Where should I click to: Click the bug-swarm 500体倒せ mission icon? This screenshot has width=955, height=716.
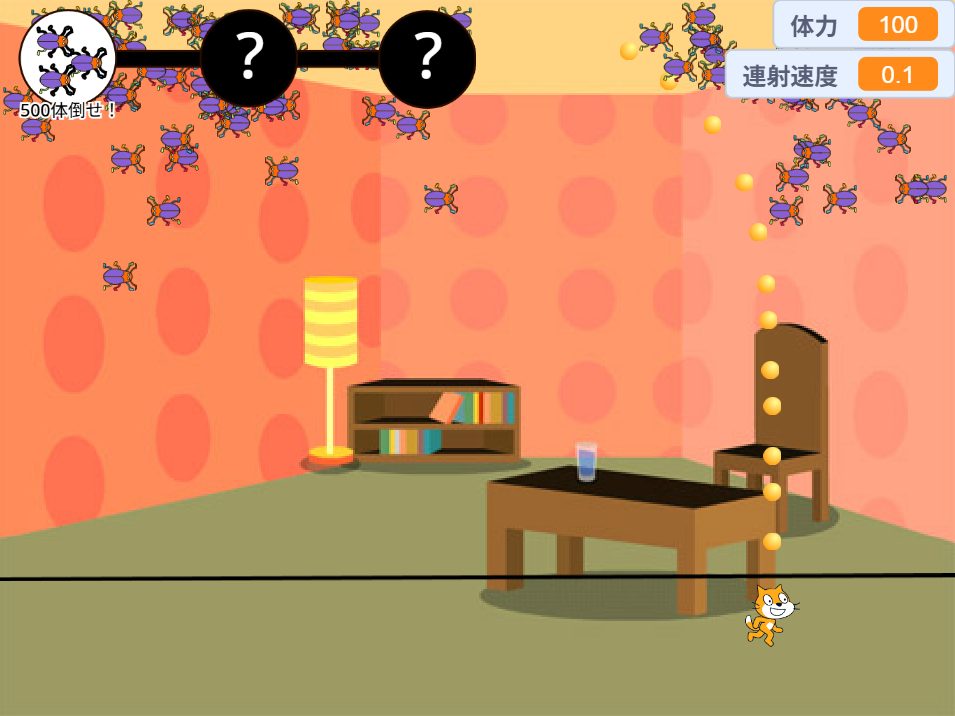point(67,57)
